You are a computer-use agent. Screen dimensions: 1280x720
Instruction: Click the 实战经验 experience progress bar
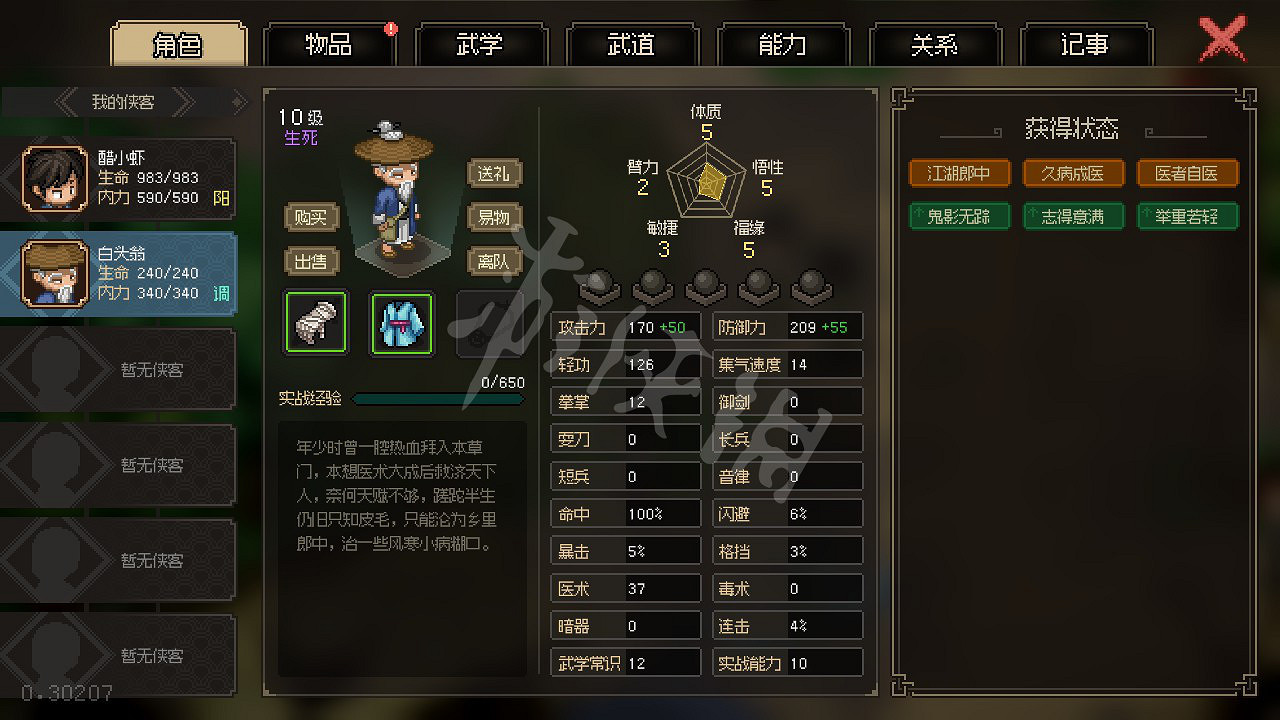[x=438, y=398]
